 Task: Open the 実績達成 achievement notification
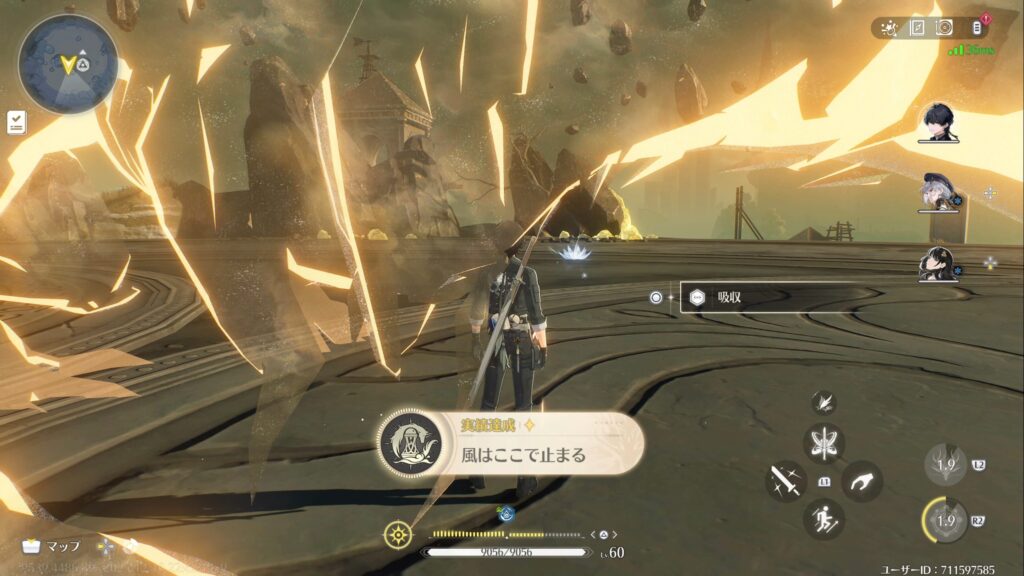point(510,444)
